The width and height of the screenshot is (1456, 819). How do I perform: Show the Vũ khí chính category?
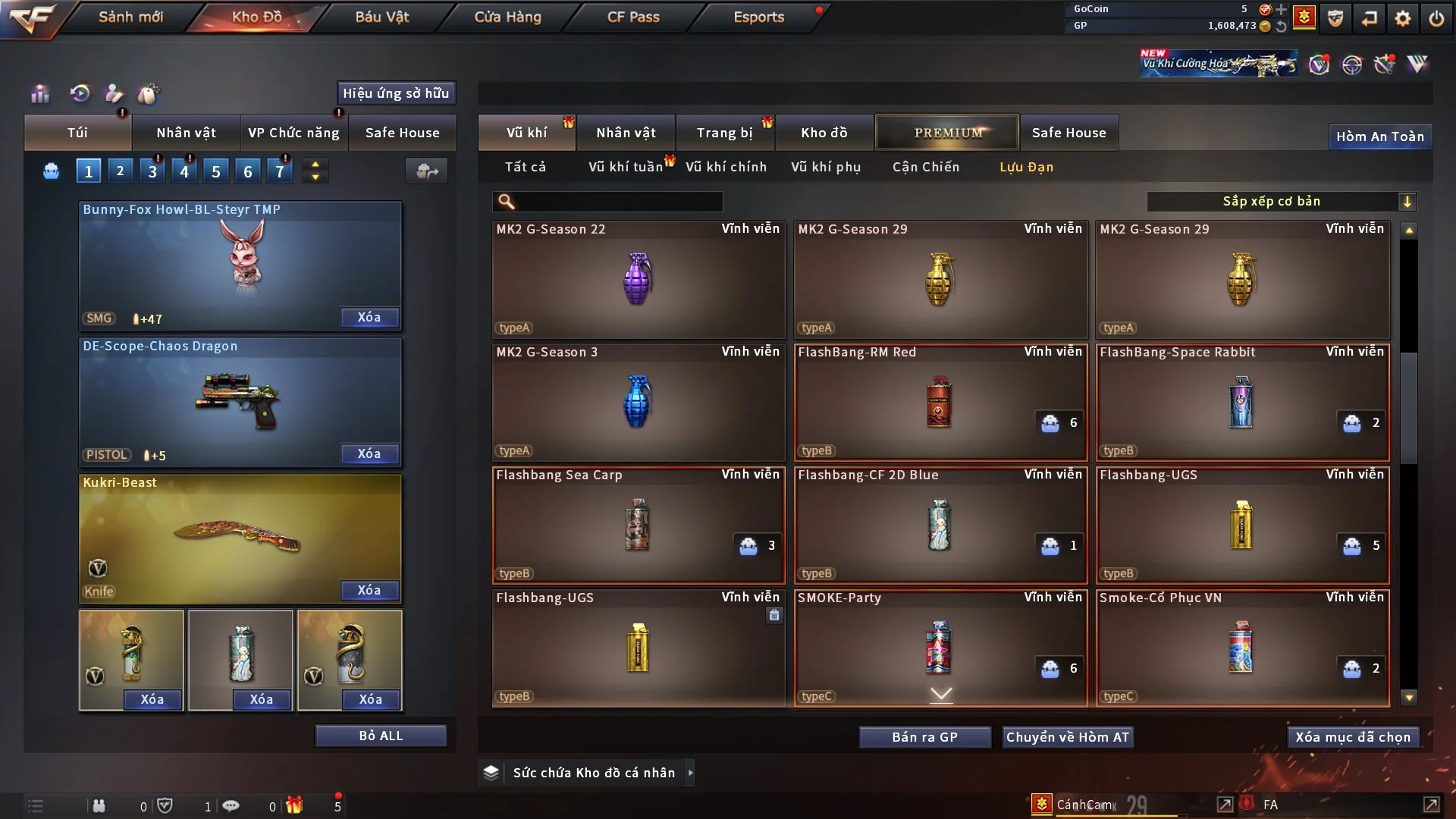point(726,167)
